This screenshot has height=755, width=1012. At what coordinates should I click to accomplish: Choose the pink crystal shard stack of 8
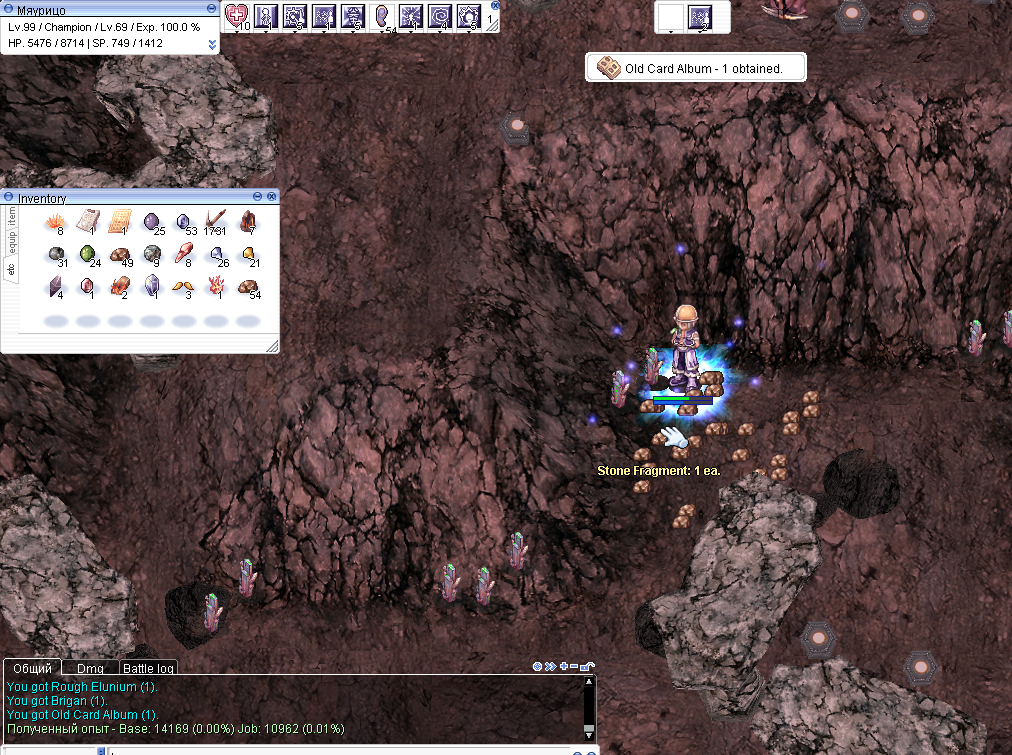[x=183, y=254]
